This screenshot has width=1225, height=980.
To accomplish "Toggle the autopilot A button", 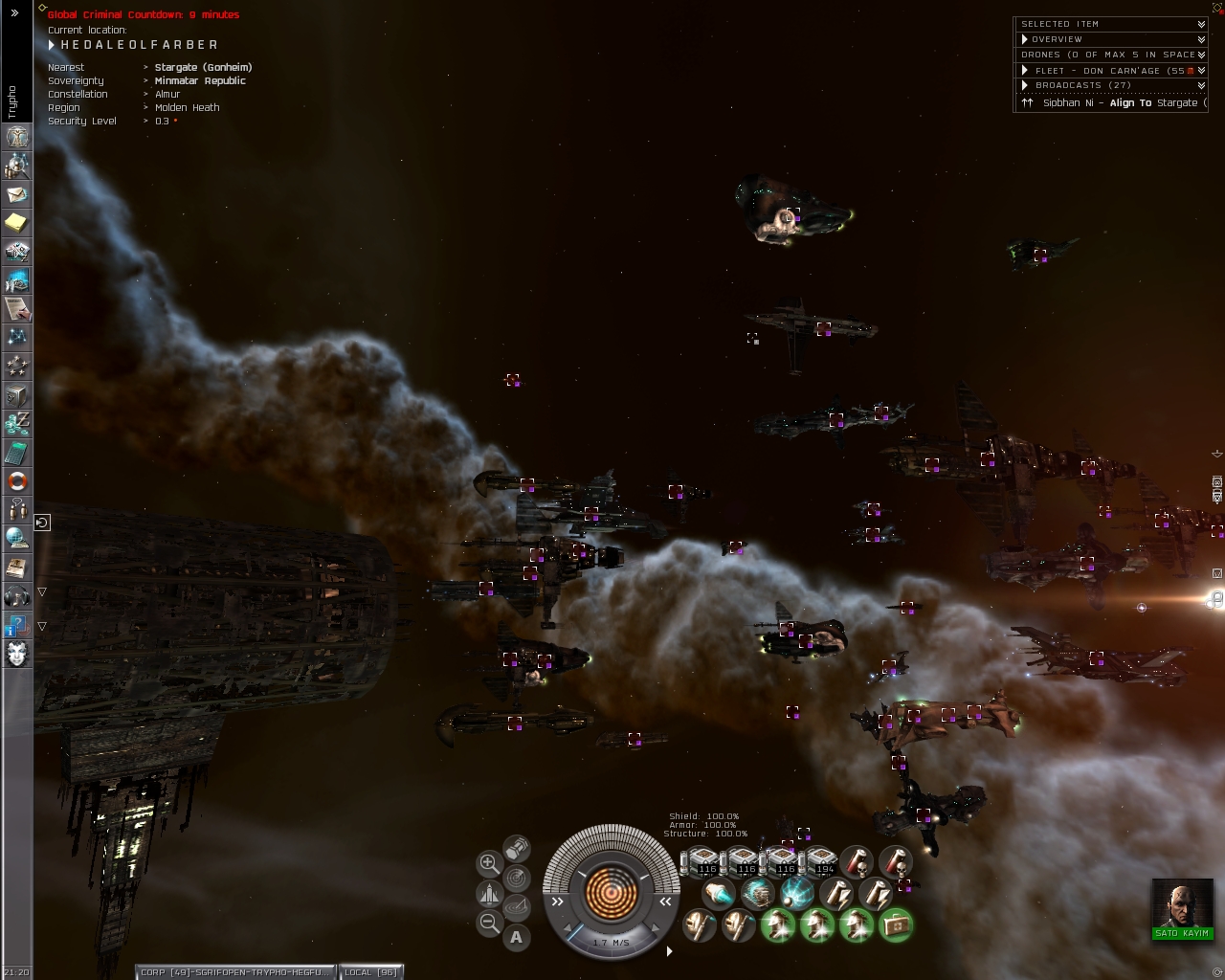I will pyautogui.click(x=517, y=937).
